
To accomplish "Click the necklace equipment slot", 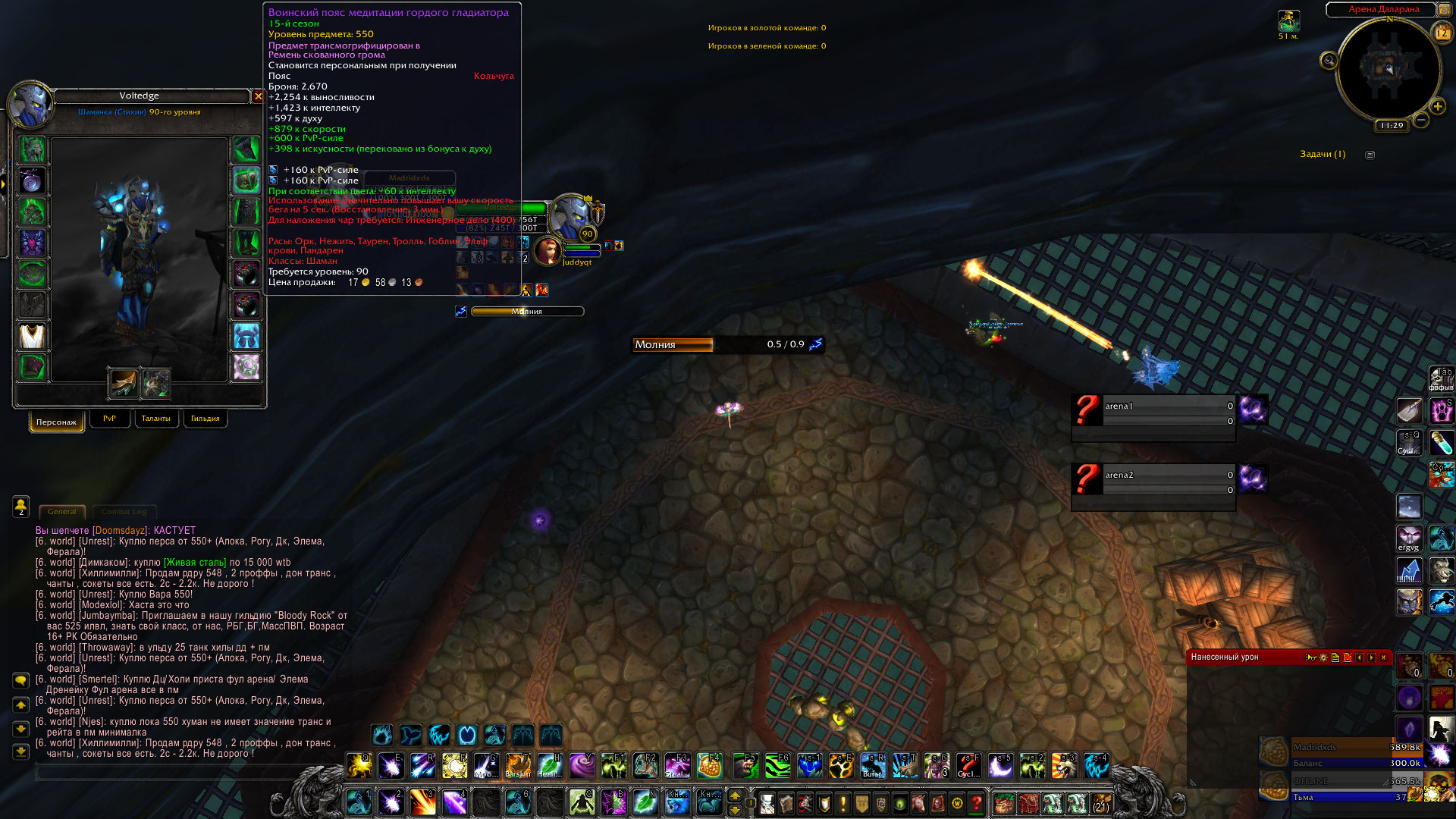I will point(32,180).
